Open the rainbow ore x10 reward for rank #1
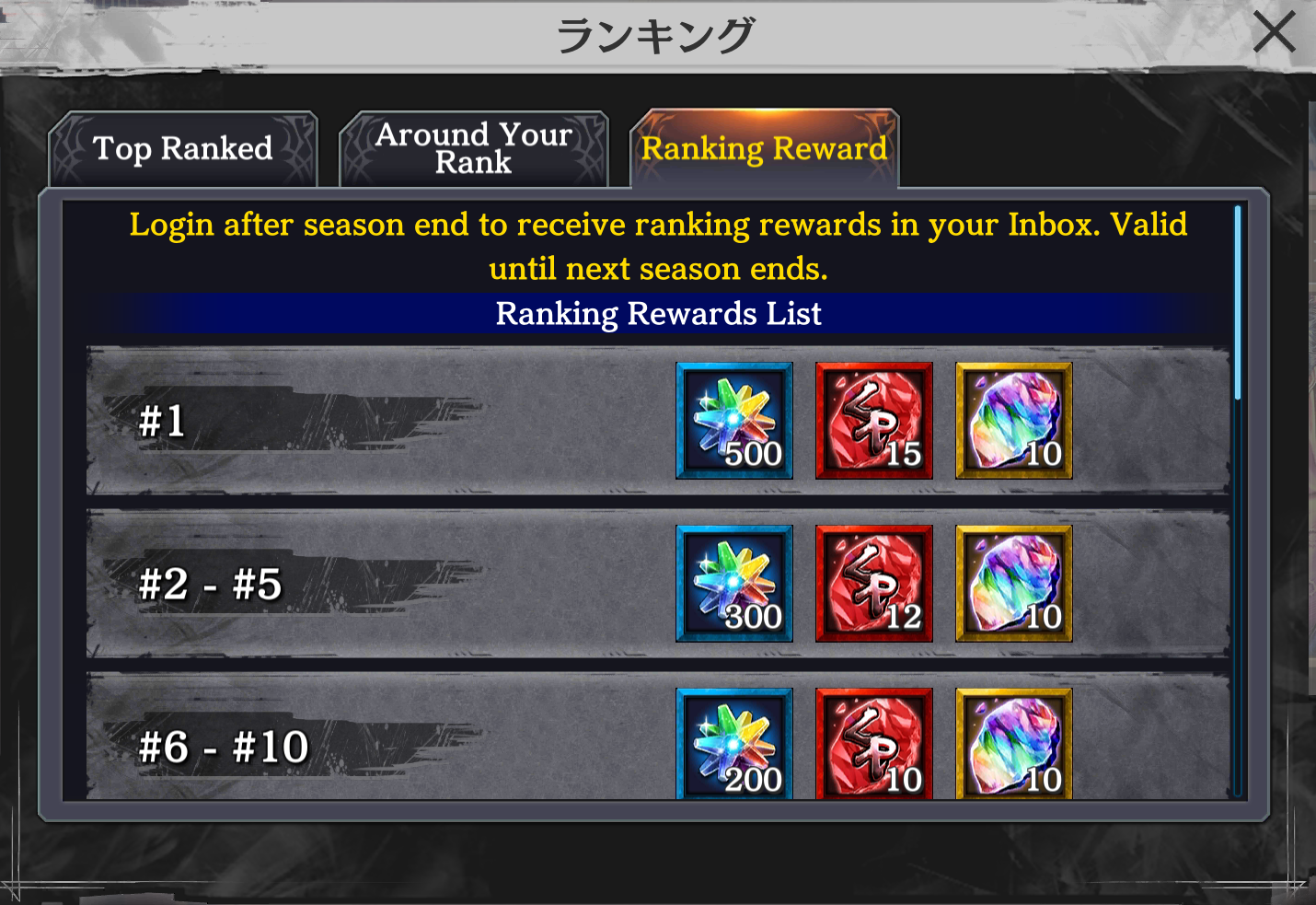The width and height of the screenshot is (1316, 905). (1012, 421)
